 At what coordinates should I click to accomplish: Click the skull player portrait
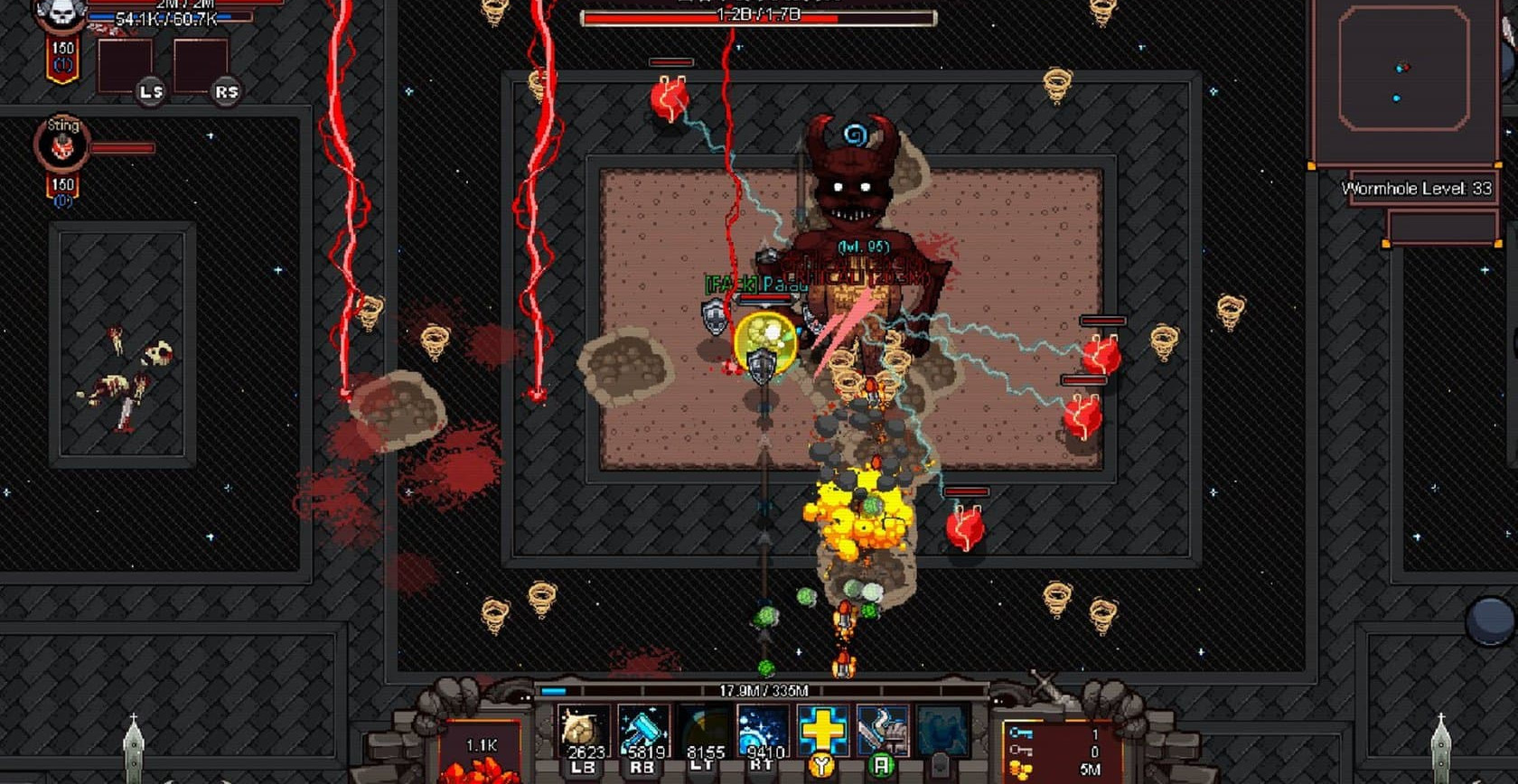(61, 14)
